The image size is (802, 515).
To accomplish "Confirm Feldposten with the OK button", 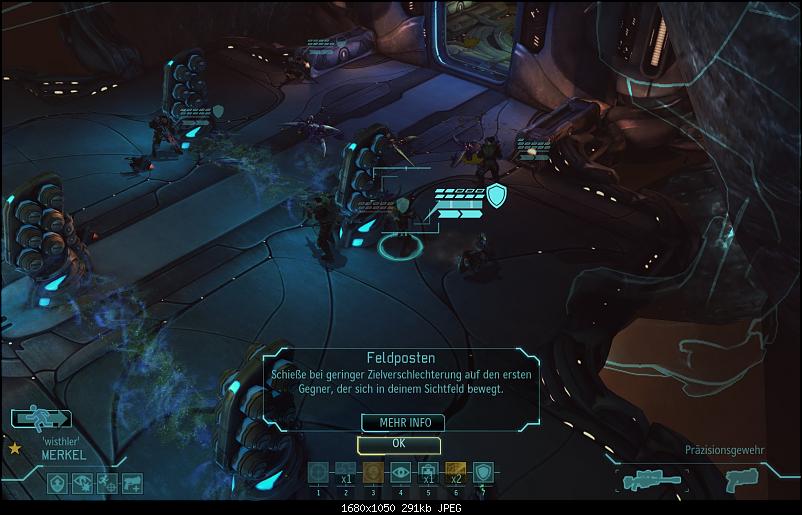I will (x=398, y=443).
